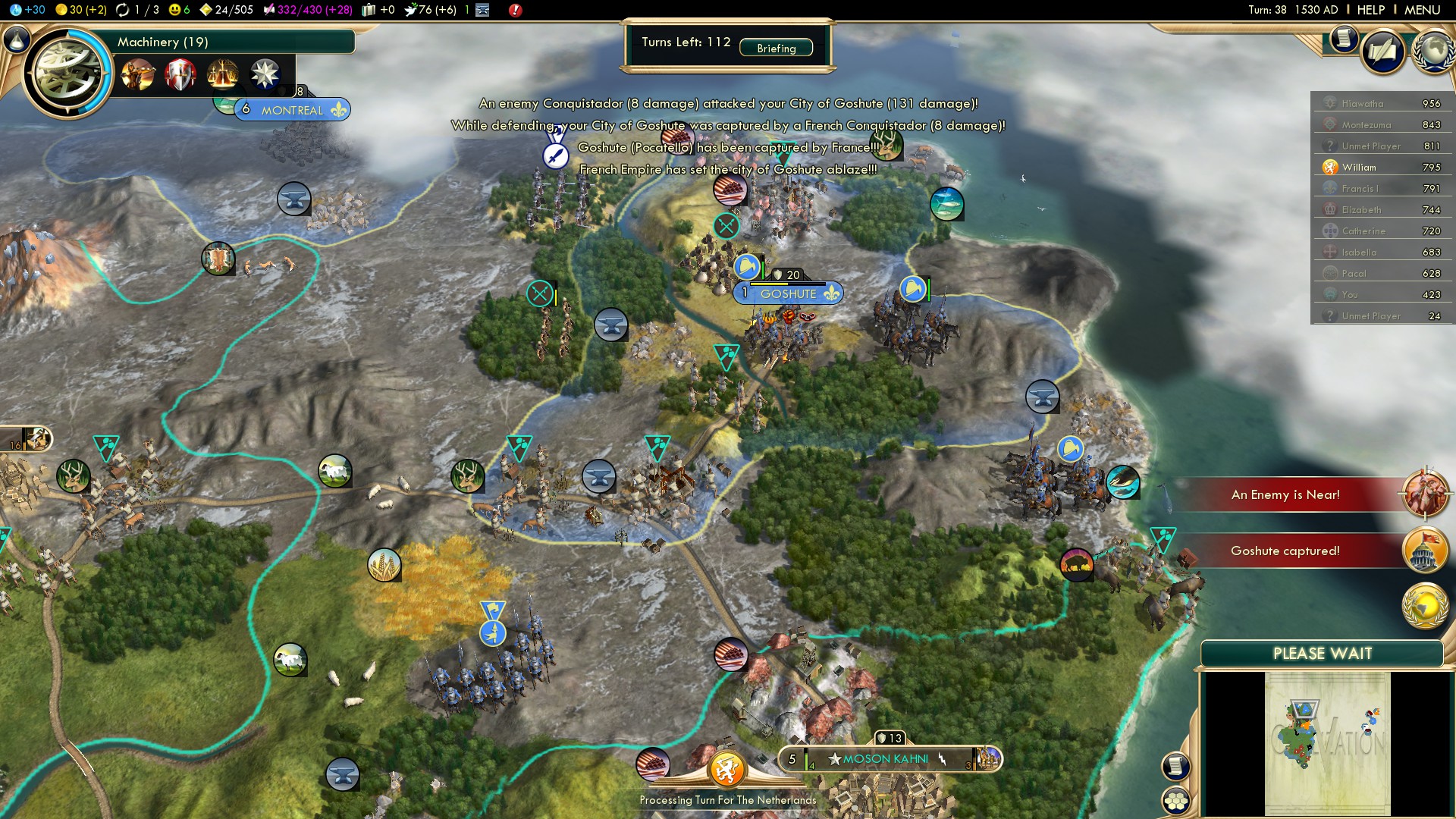Toggle the hex-grid strategic view button
Viewport: 1456px width, 819px height.
click(x=1176, y=801)
